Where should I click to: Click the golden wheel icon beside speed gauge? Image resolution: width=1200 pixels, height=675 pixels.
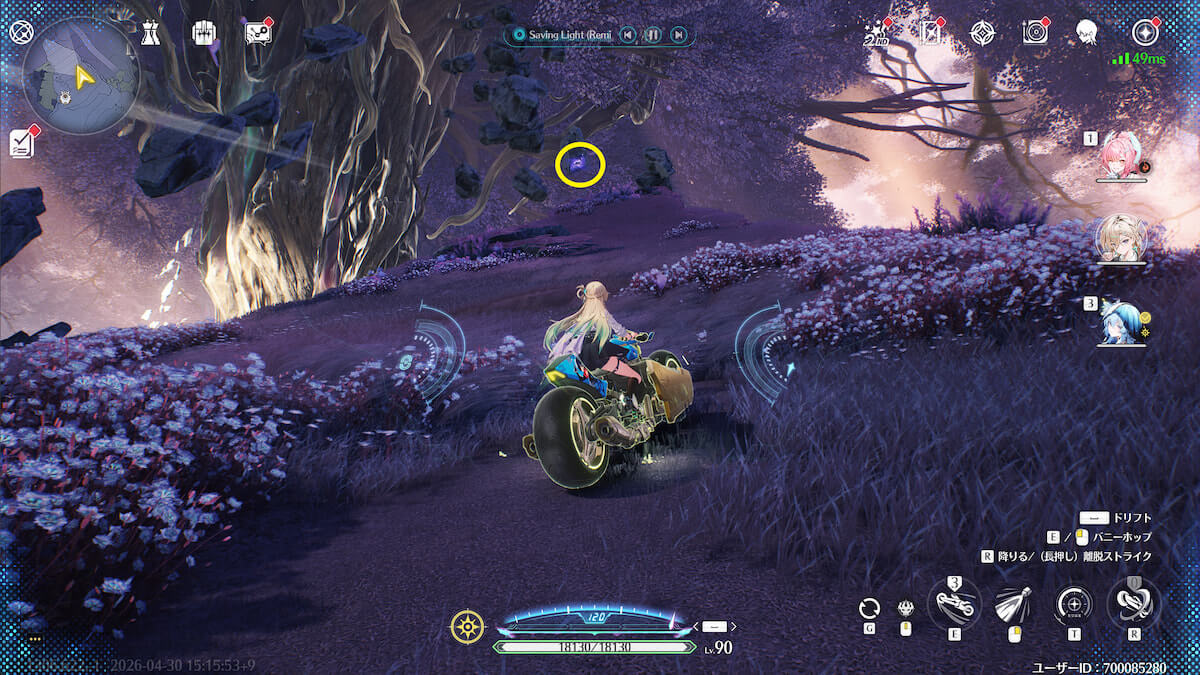click(467, 627)
